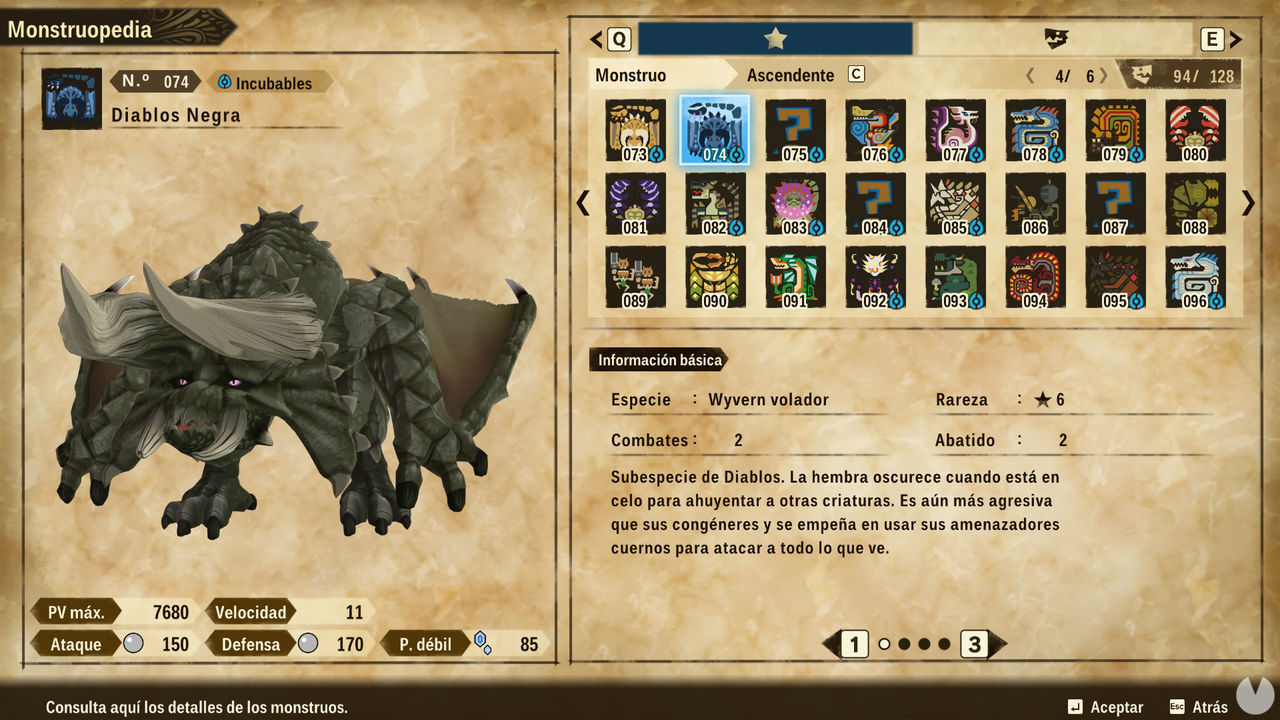Click the left arrow near the 4/6 counter
Image resolution: width=1280 pixels, height=720 pixels.
[x=1030, y=74]
